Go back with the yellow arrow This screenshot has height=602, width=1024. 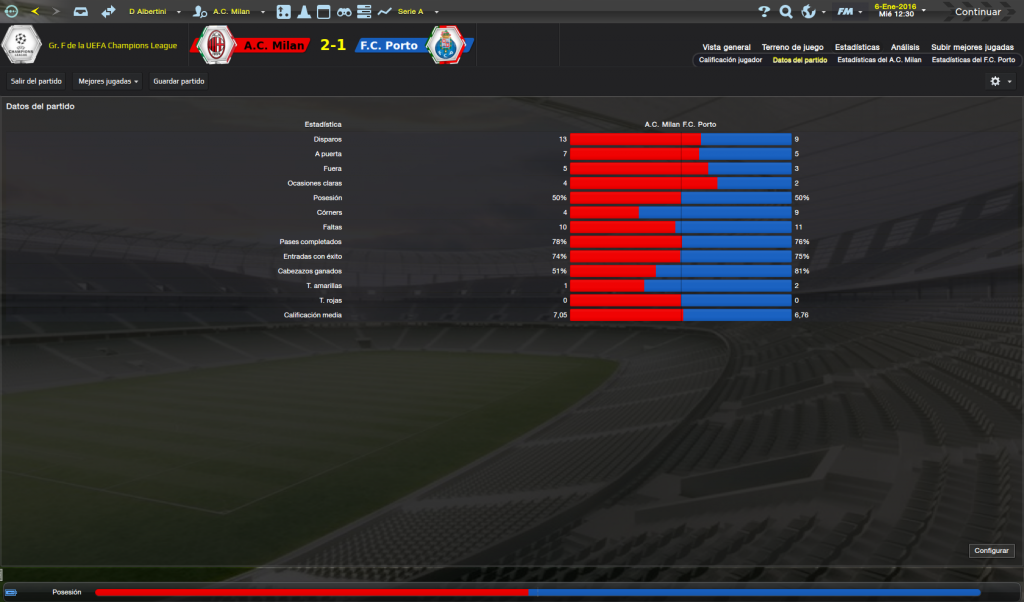click(35, 12)
